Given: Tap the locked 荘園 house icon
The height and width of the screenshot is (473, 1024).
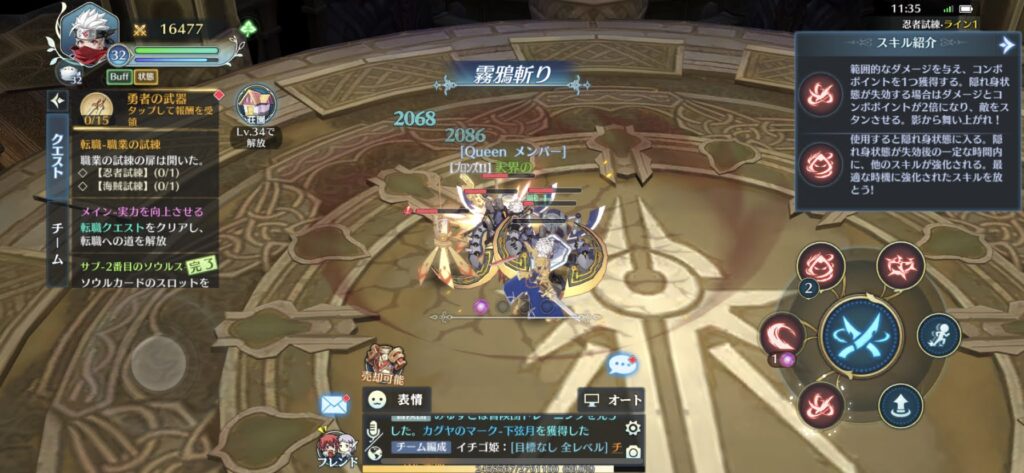Looking at the screenshot, I should [255, 106].
